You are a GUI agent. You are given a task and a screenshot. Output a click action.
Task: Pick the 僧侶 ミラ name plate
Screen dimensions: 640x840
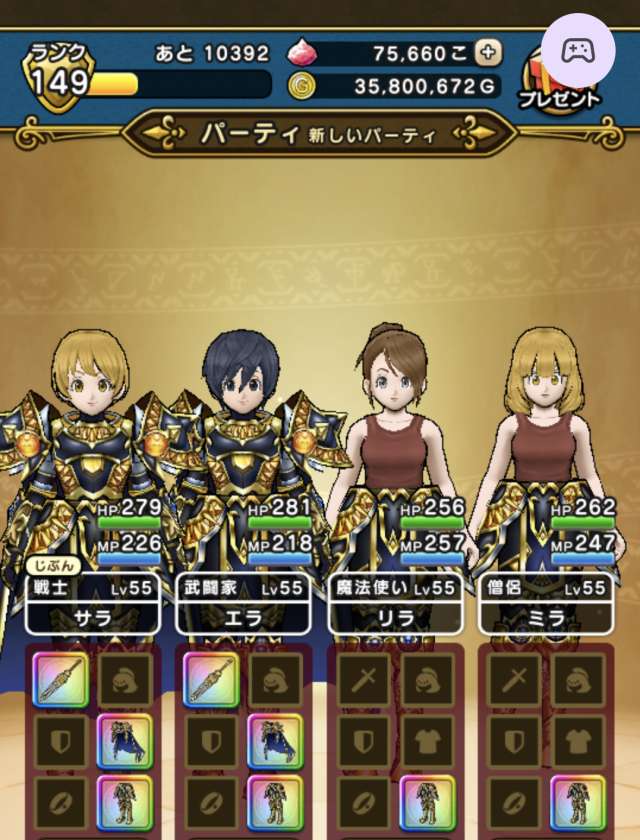click(x=545, y=604)
